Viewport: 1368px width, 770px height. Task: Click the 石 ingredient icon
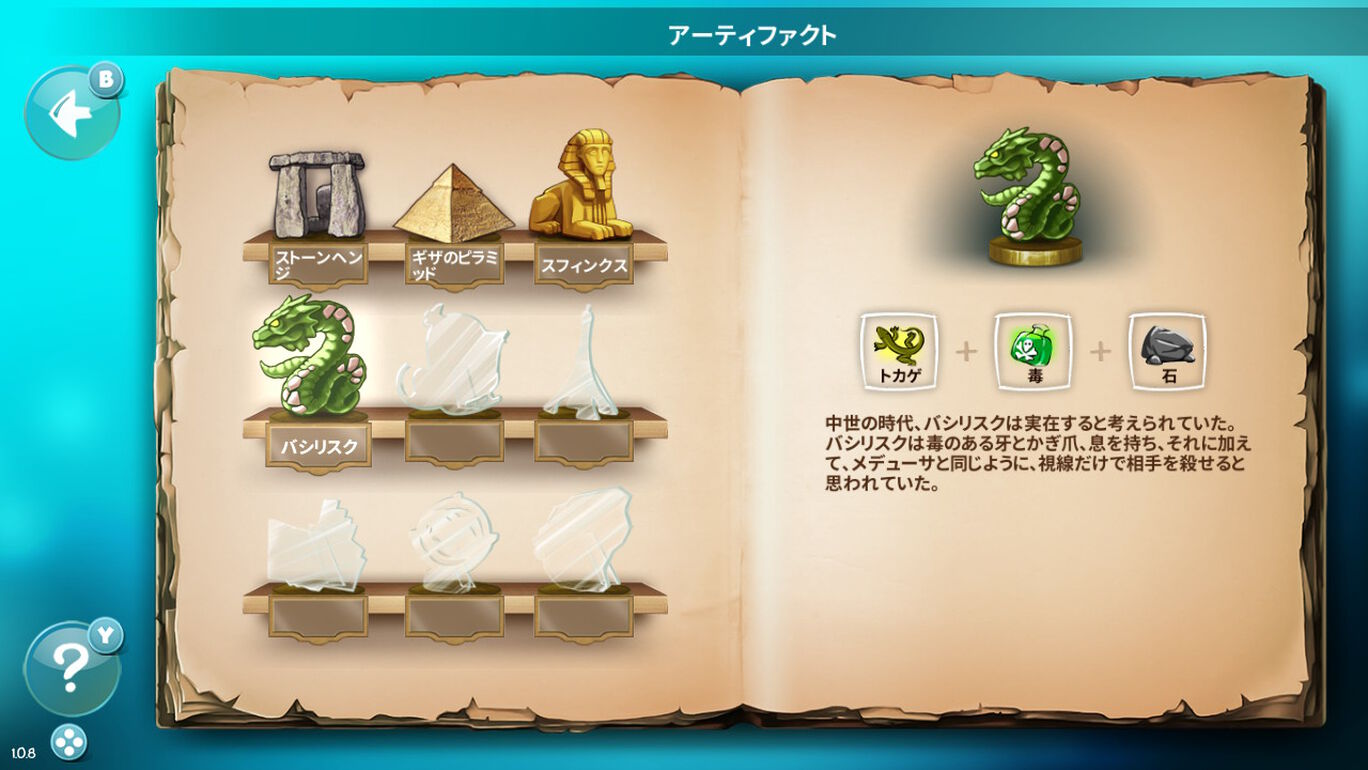tap(1168, 352)
